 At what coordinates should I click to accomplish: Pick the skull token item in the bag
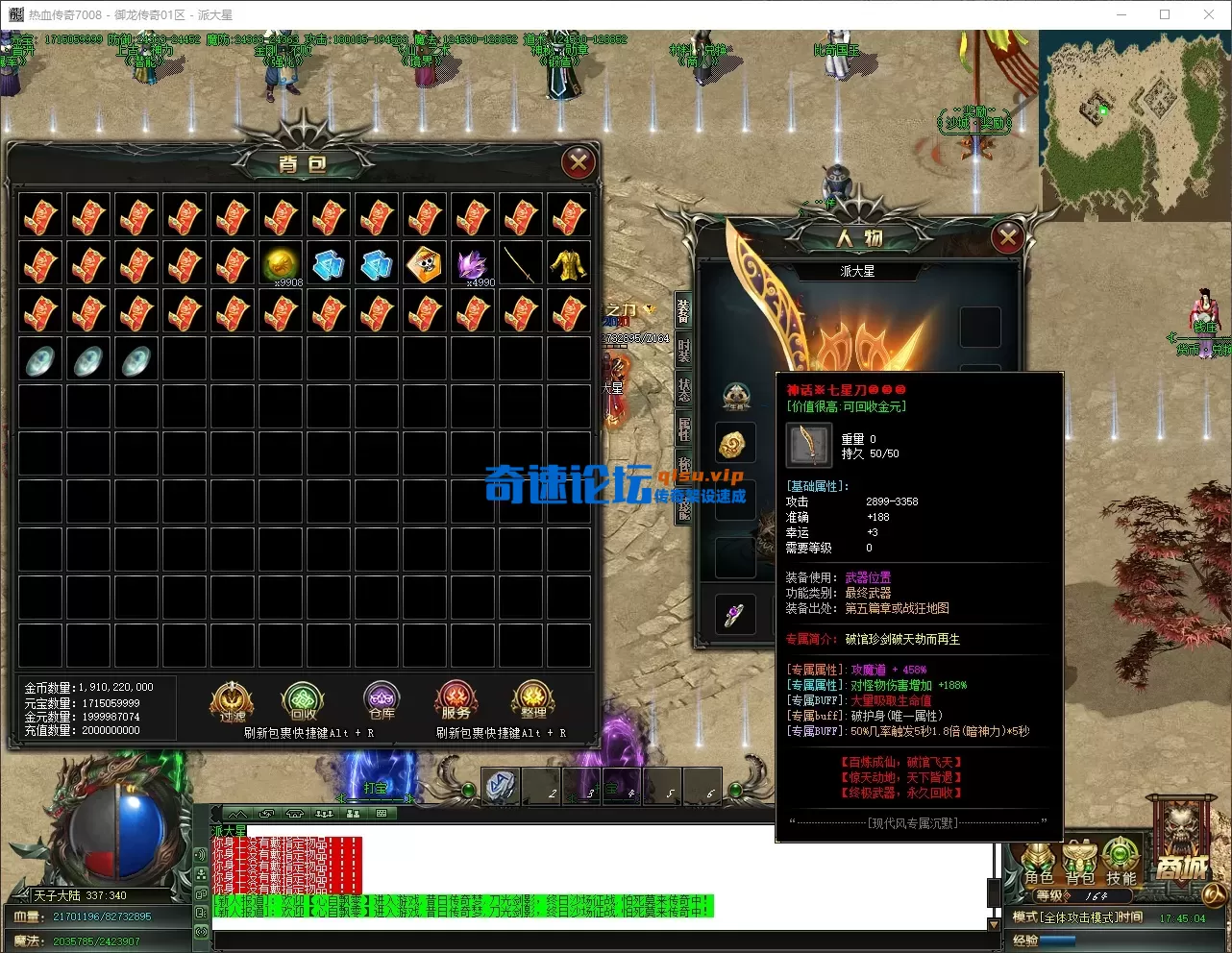425,263
